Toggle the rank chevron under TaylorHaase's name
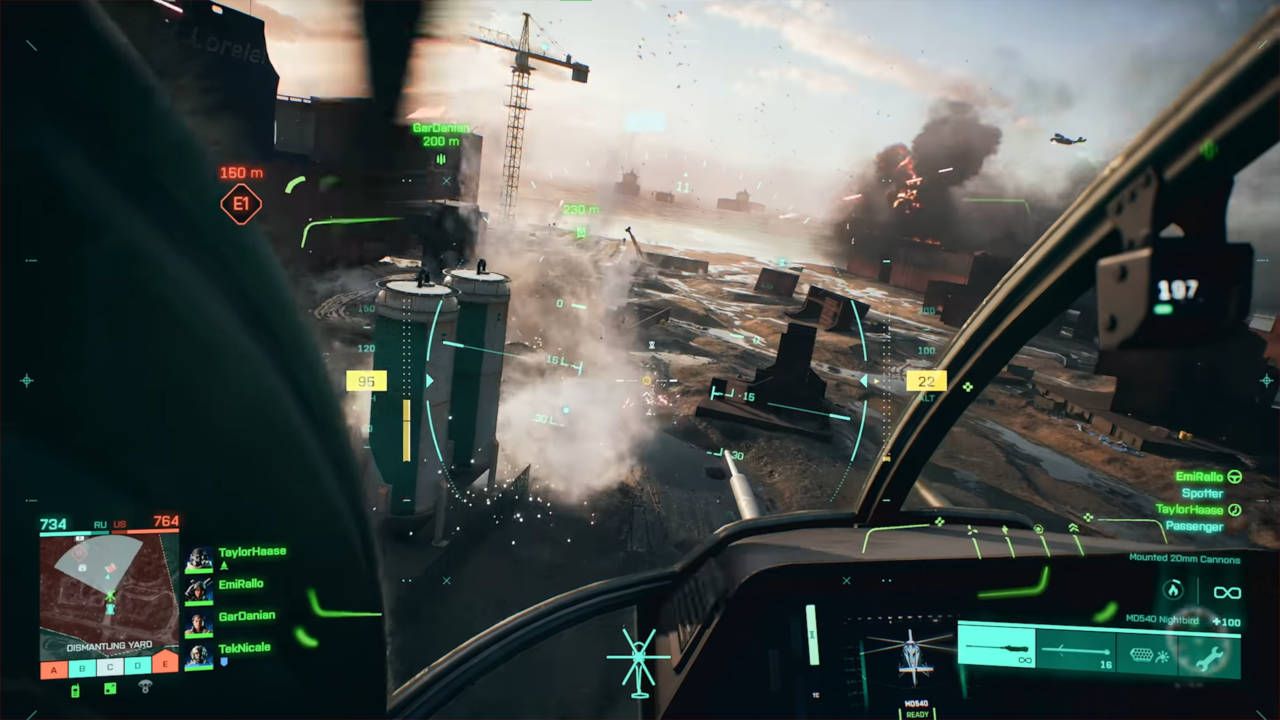Image resolution: width=1280 pixels, height=720 pixels. tap(223, 565)
